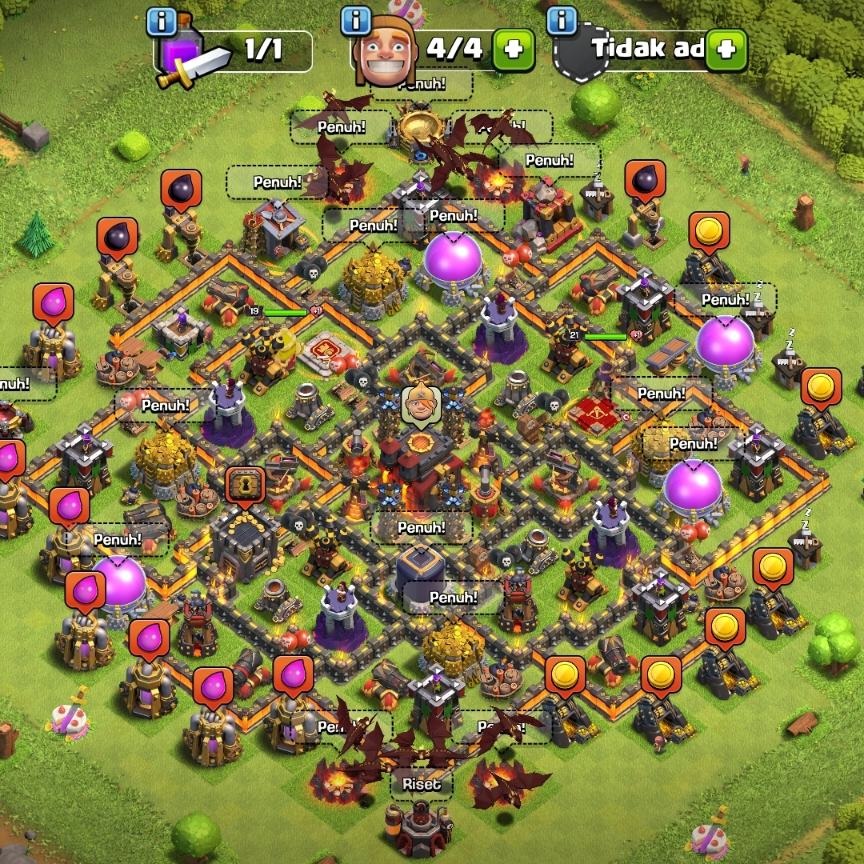Screen dimensions: 864x864
Task: Tap the orange keyhole bubble
Action: tap(241, 485)
